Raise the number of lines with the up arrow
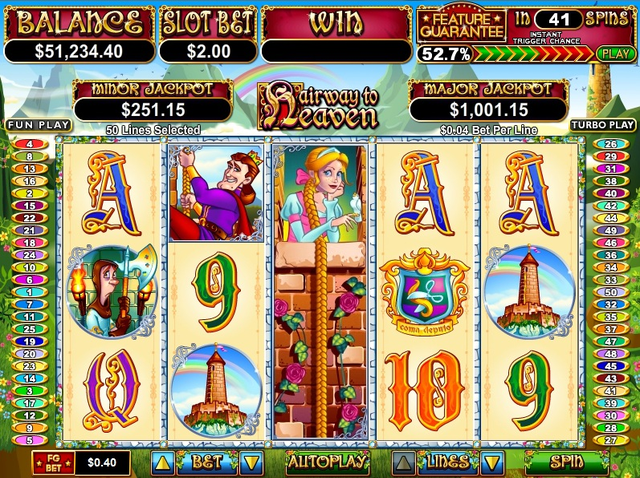Viewport: 640px width, 478px height. pyautogui.click(x=403, y=462)
